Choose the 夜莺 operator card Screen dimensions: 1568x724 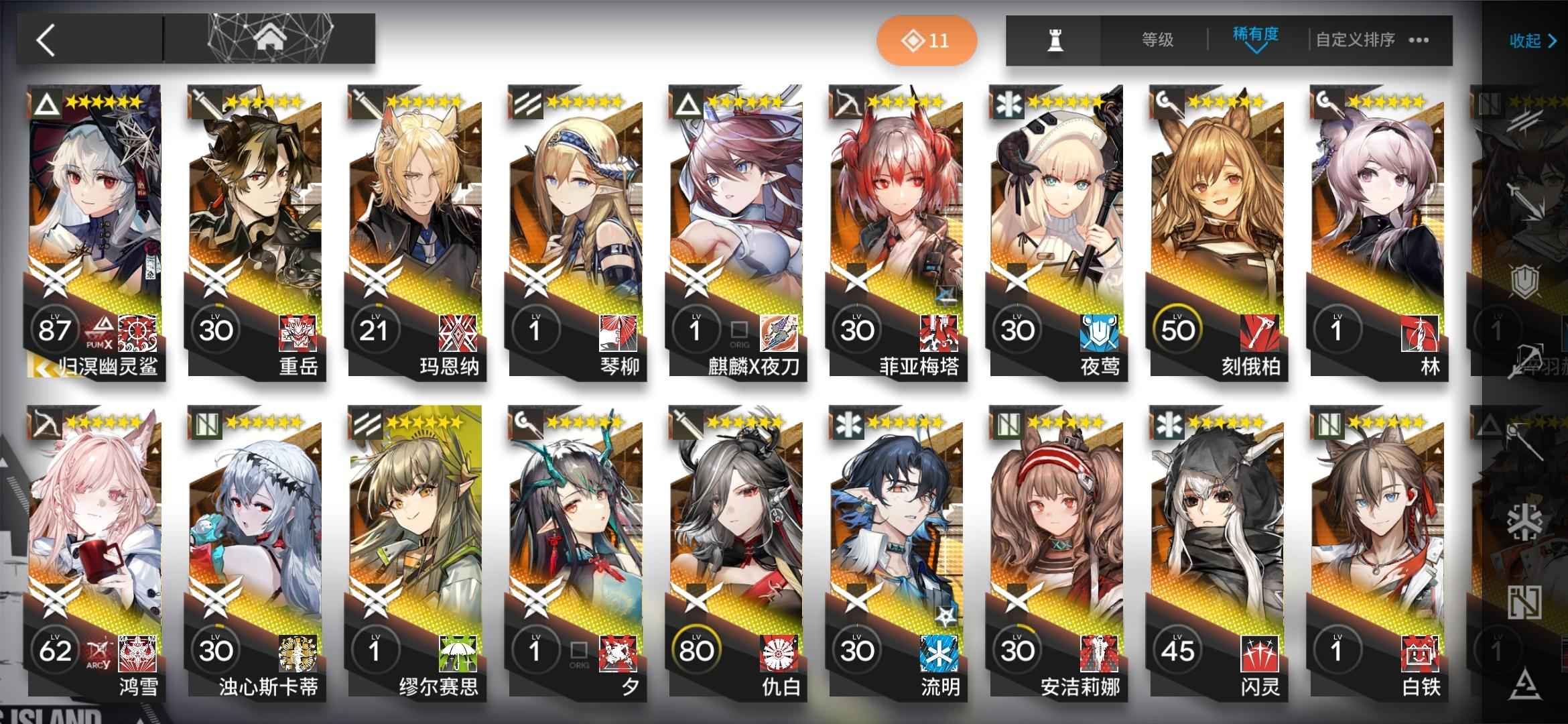pos(1056,231)
